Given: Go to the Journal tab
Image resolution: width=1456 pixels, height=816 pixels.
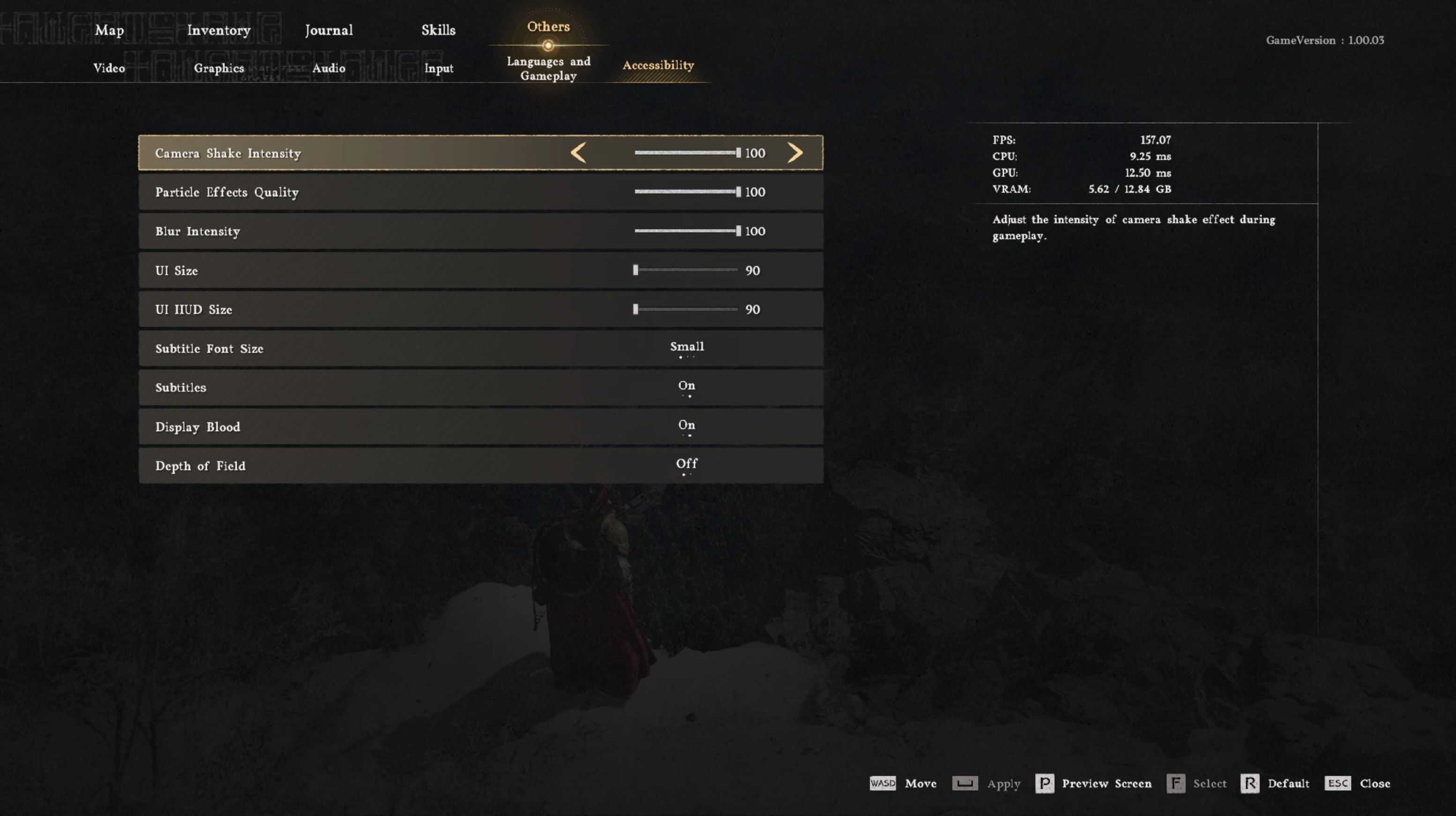Looking at the screenshot, I should [329, 30].
